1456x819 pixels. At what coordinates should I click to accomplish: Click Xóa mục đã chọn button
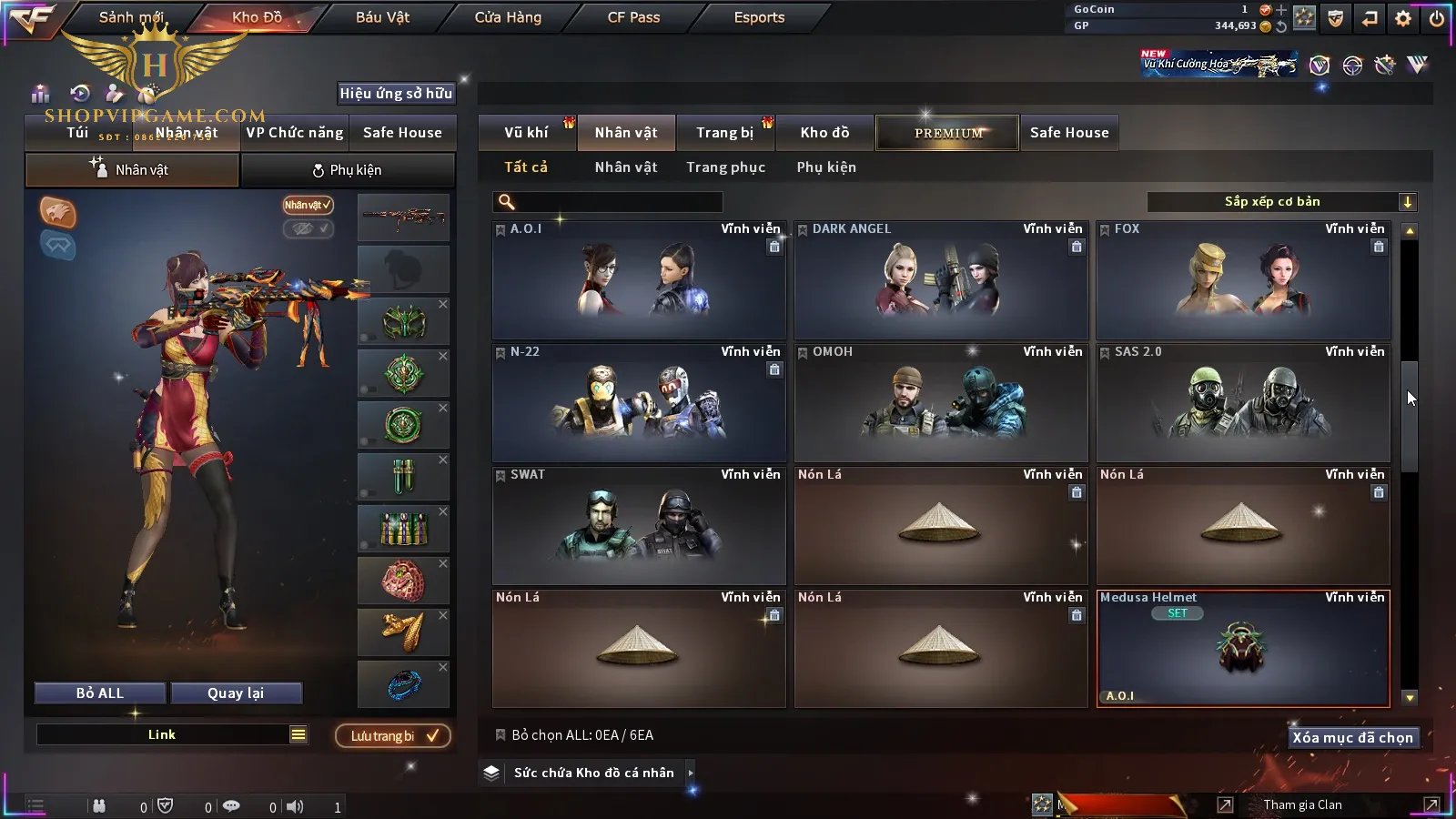[1352, 738]
